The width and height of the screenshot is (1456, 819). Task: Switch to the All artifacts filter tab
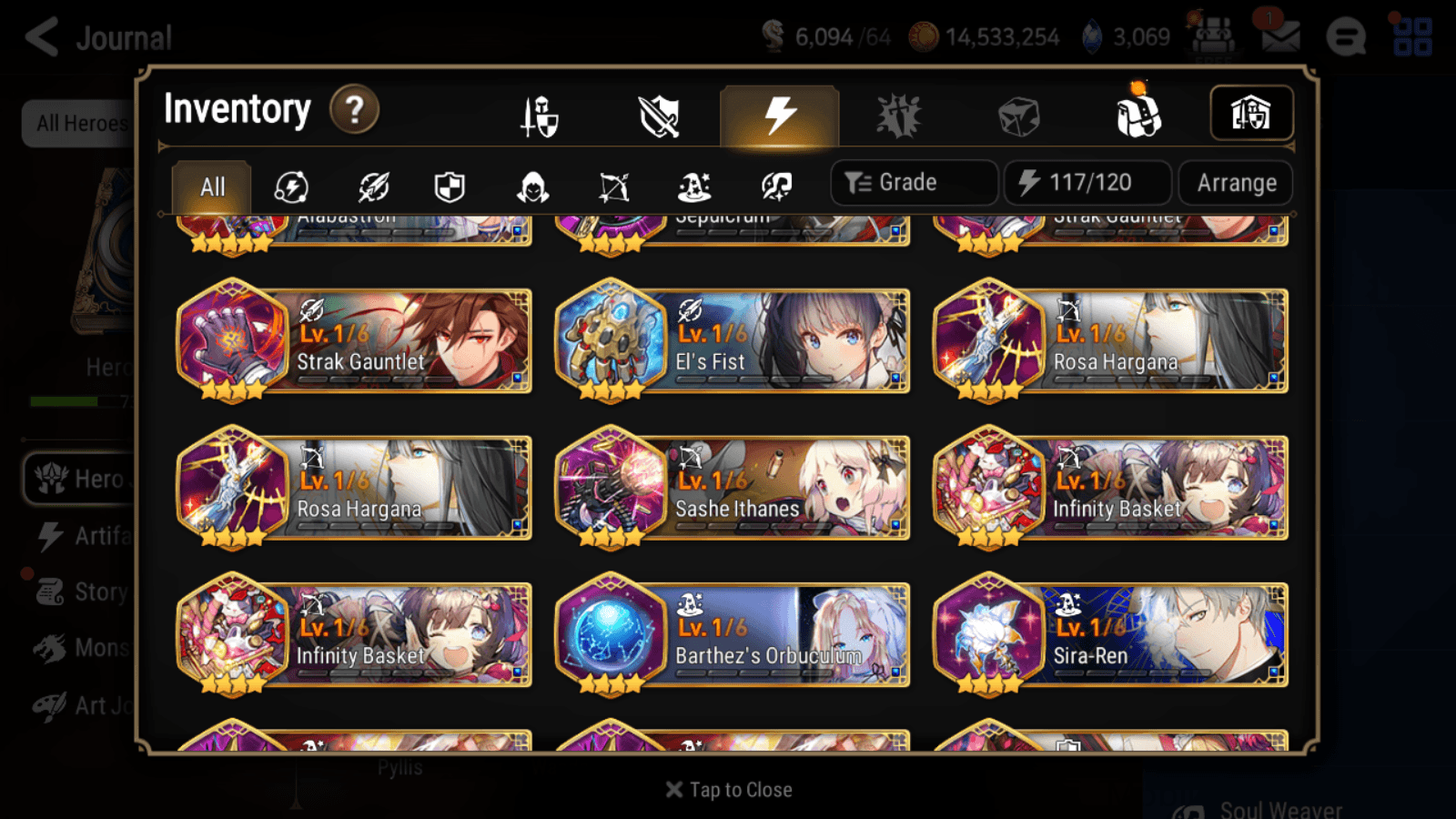[211, 187]
